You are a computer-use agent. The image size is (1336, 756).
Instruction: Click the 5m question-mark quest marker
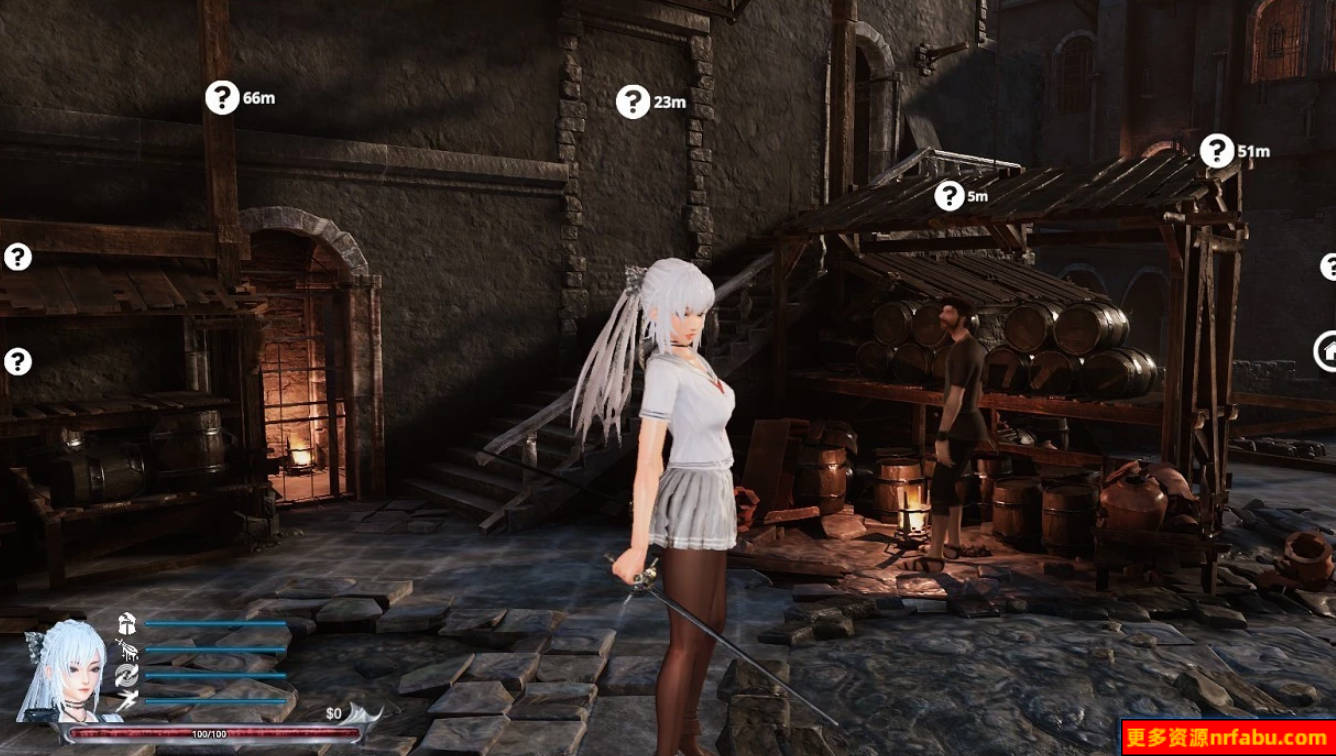(x=947, y=196)
